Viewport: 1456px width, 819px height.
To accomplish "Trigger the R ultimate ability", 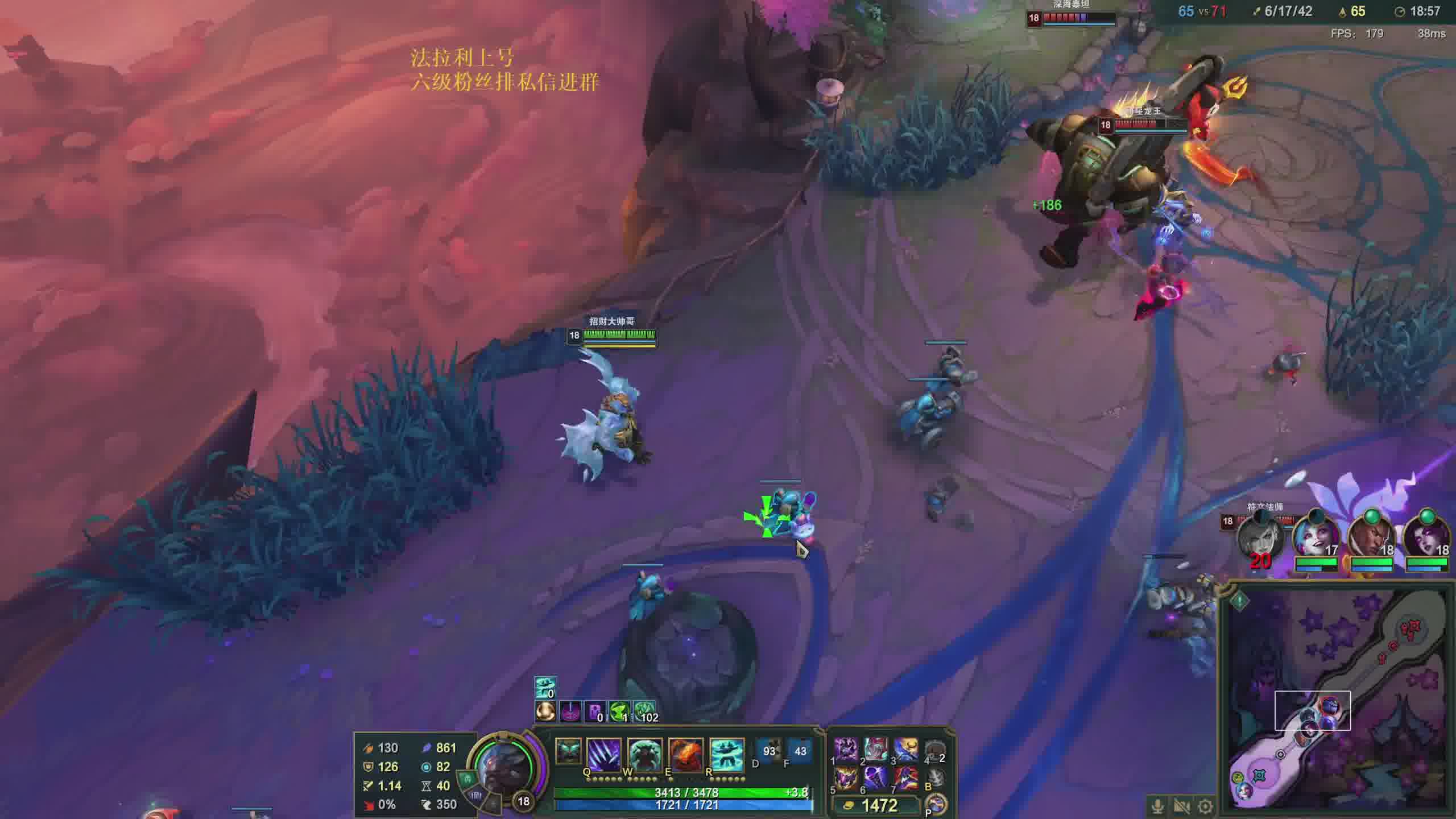I will [726, 754].
